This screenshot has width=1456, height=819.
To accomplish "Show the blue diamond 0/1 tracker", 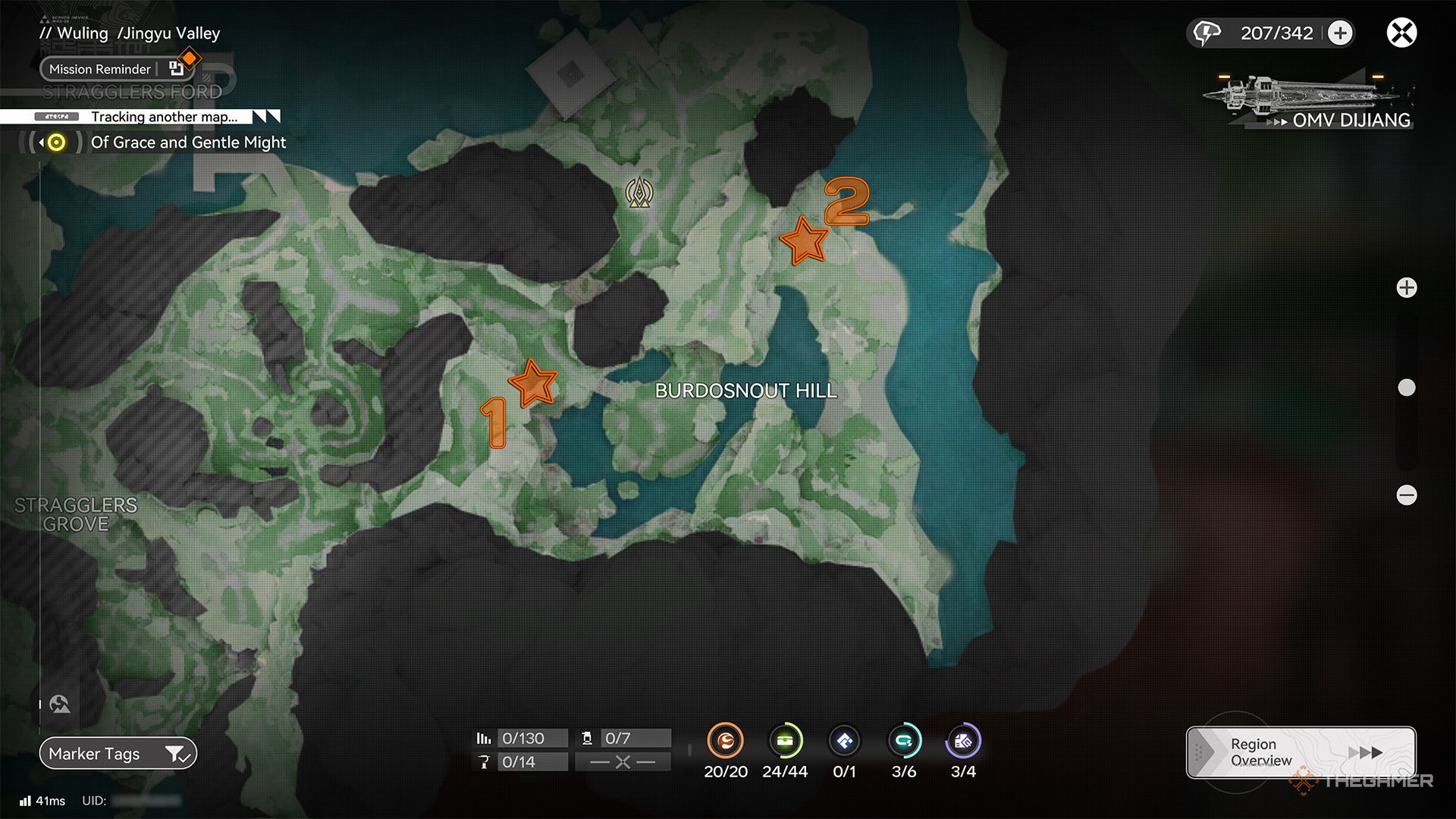I will [844, 741].
